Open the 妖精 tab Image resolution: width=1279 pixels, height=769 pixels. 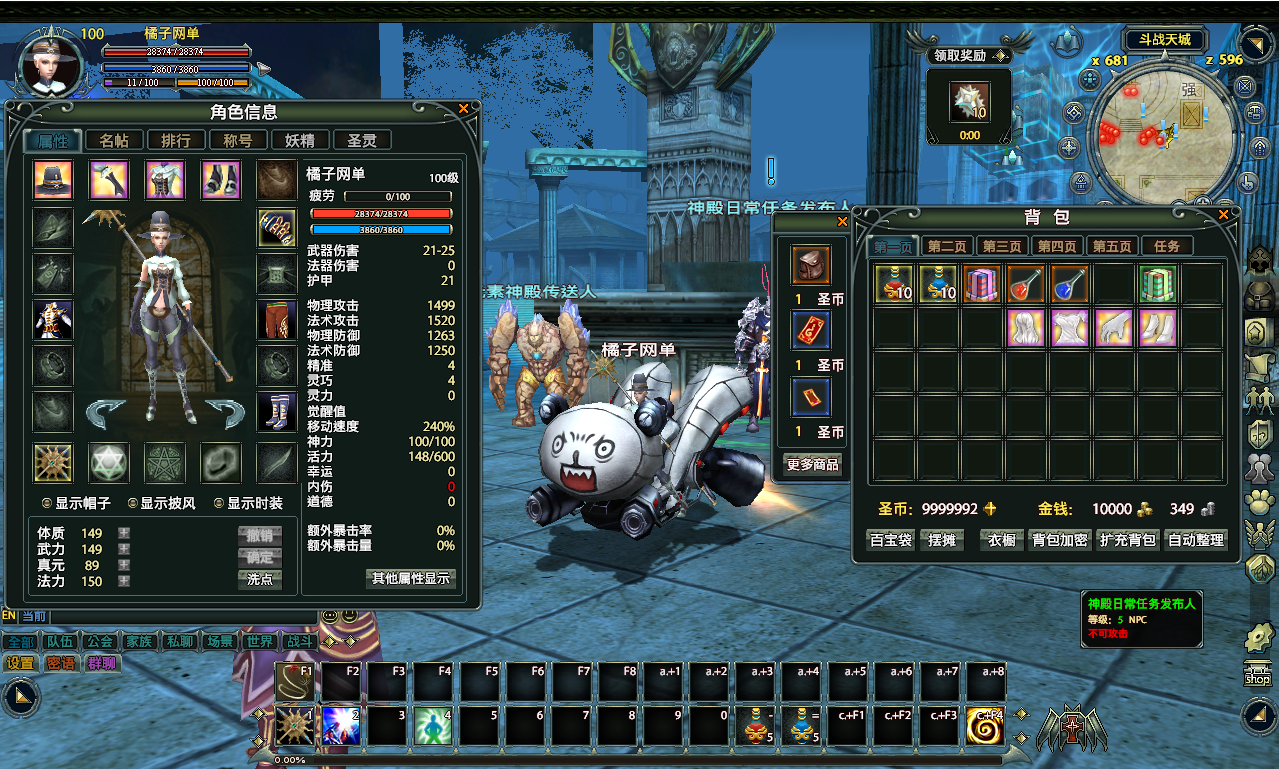300,141
